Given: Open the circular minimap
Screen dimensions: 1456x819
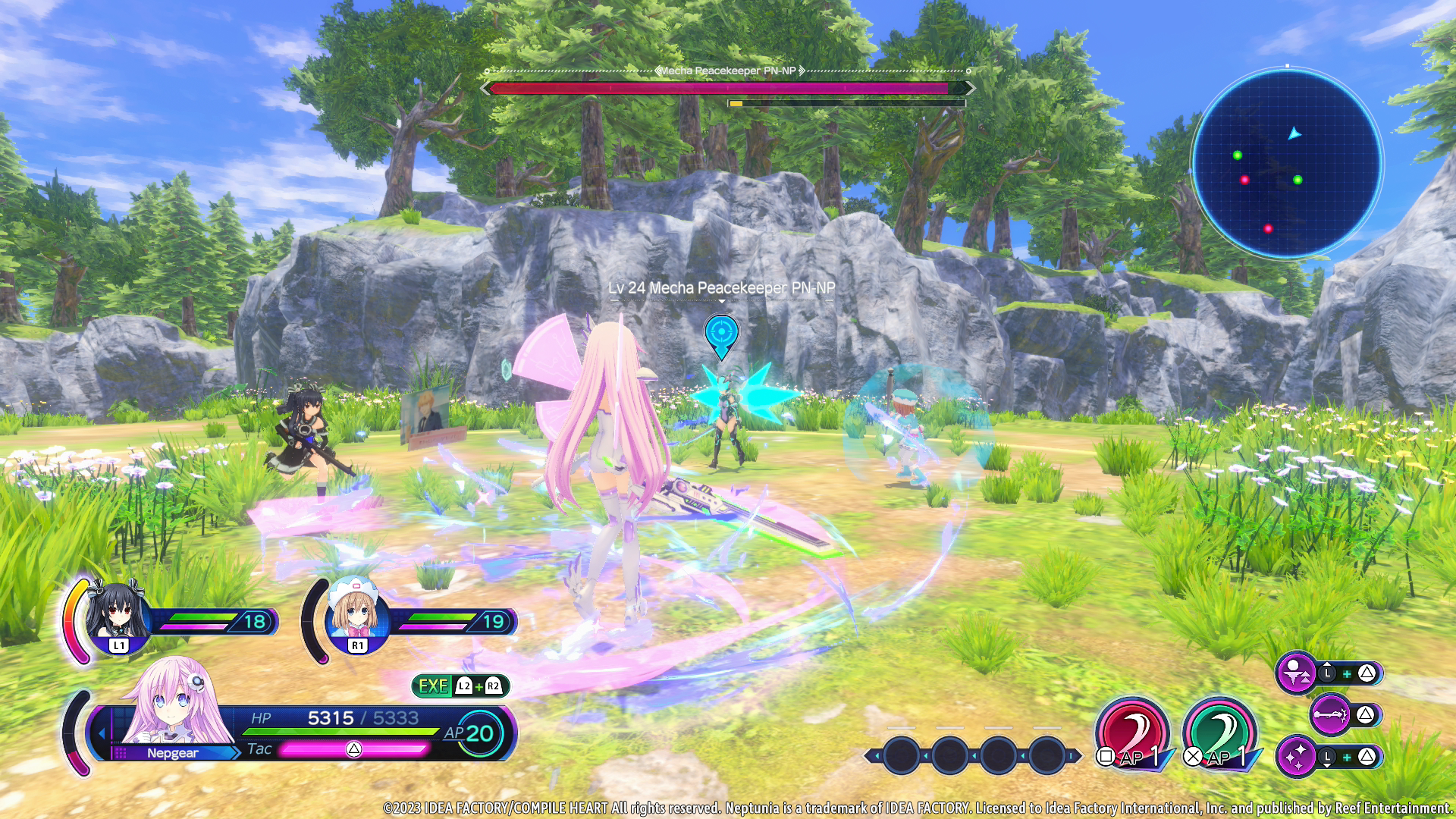Looking at the screenshot, I should click(1287, 163).
